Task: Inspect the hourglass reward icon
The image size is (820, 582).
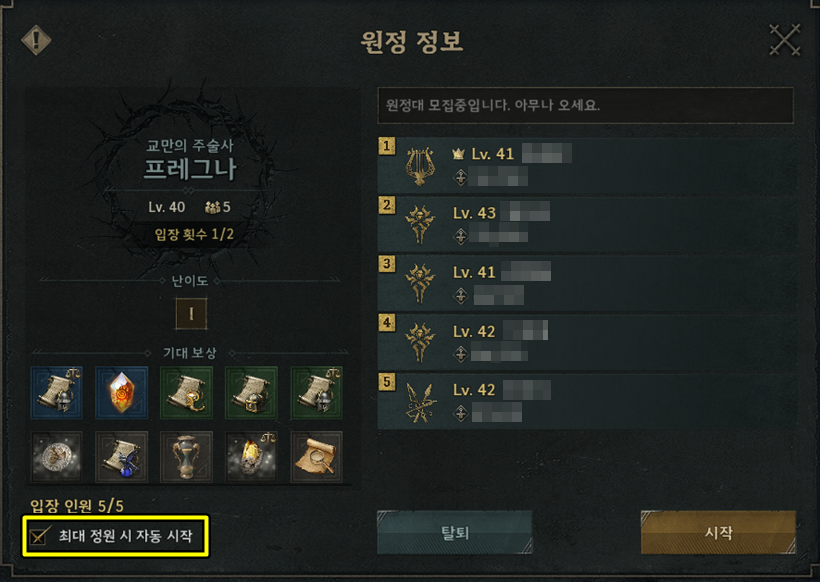Action: pos(187,456)
